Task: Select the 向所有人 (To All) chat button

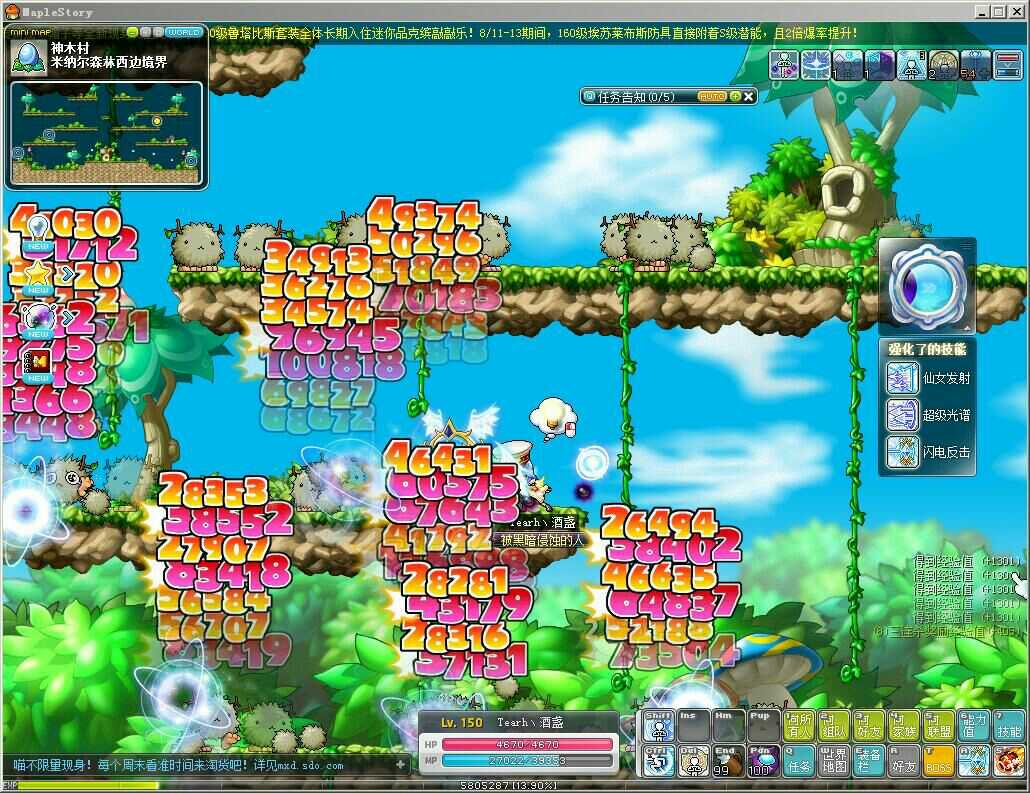Action: tap(799, 726)
